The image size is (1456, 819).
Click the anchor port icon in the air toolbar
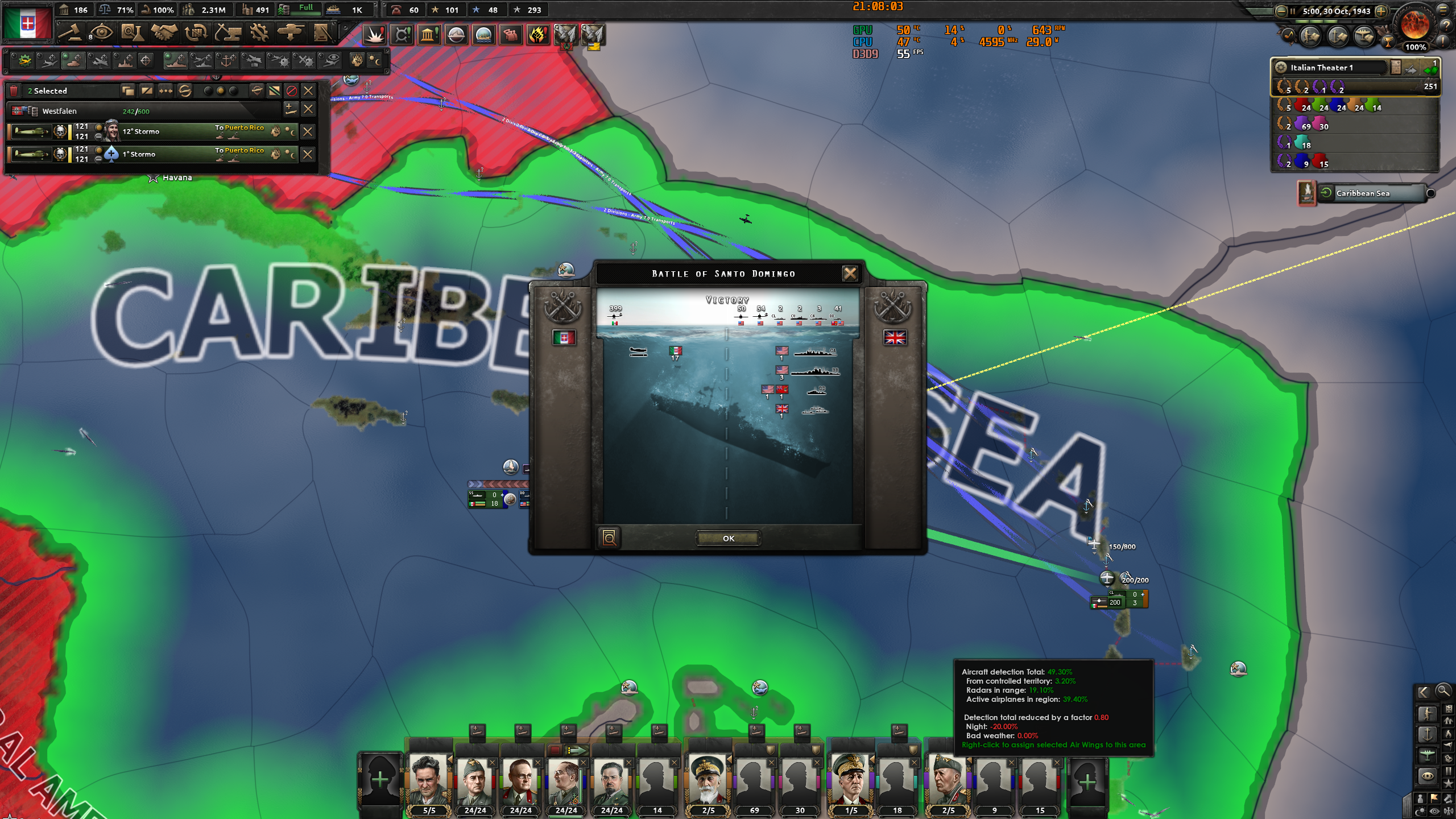click(x=225, y=61)
